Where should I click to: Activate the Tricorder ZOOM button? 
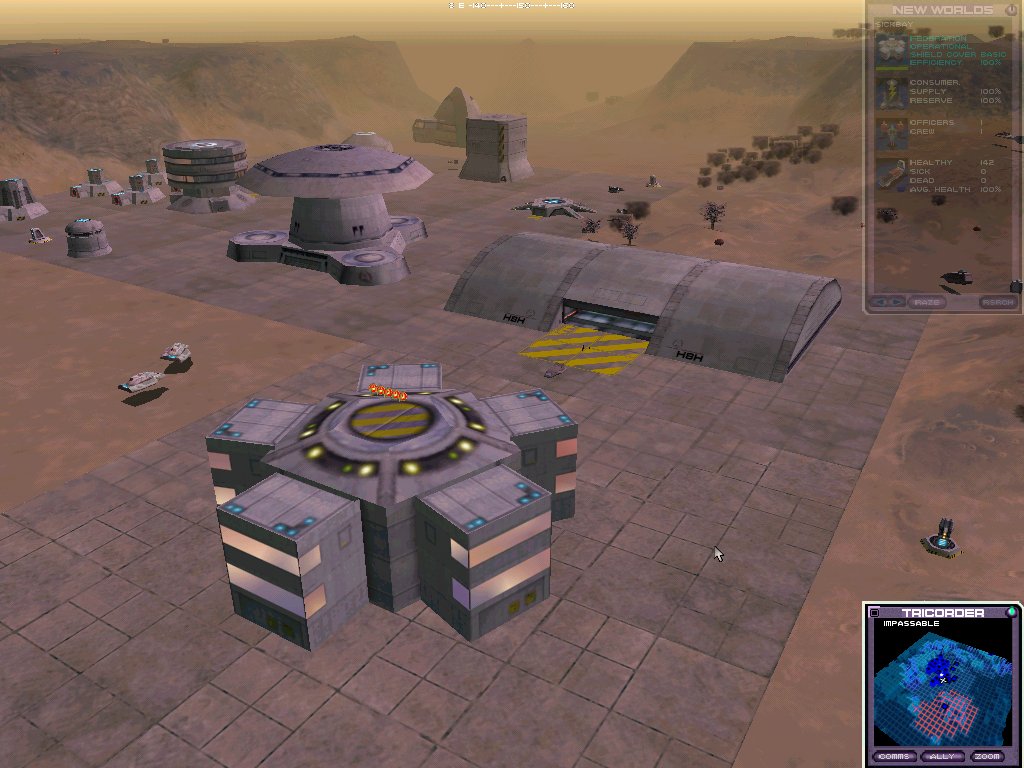(989, 756)
